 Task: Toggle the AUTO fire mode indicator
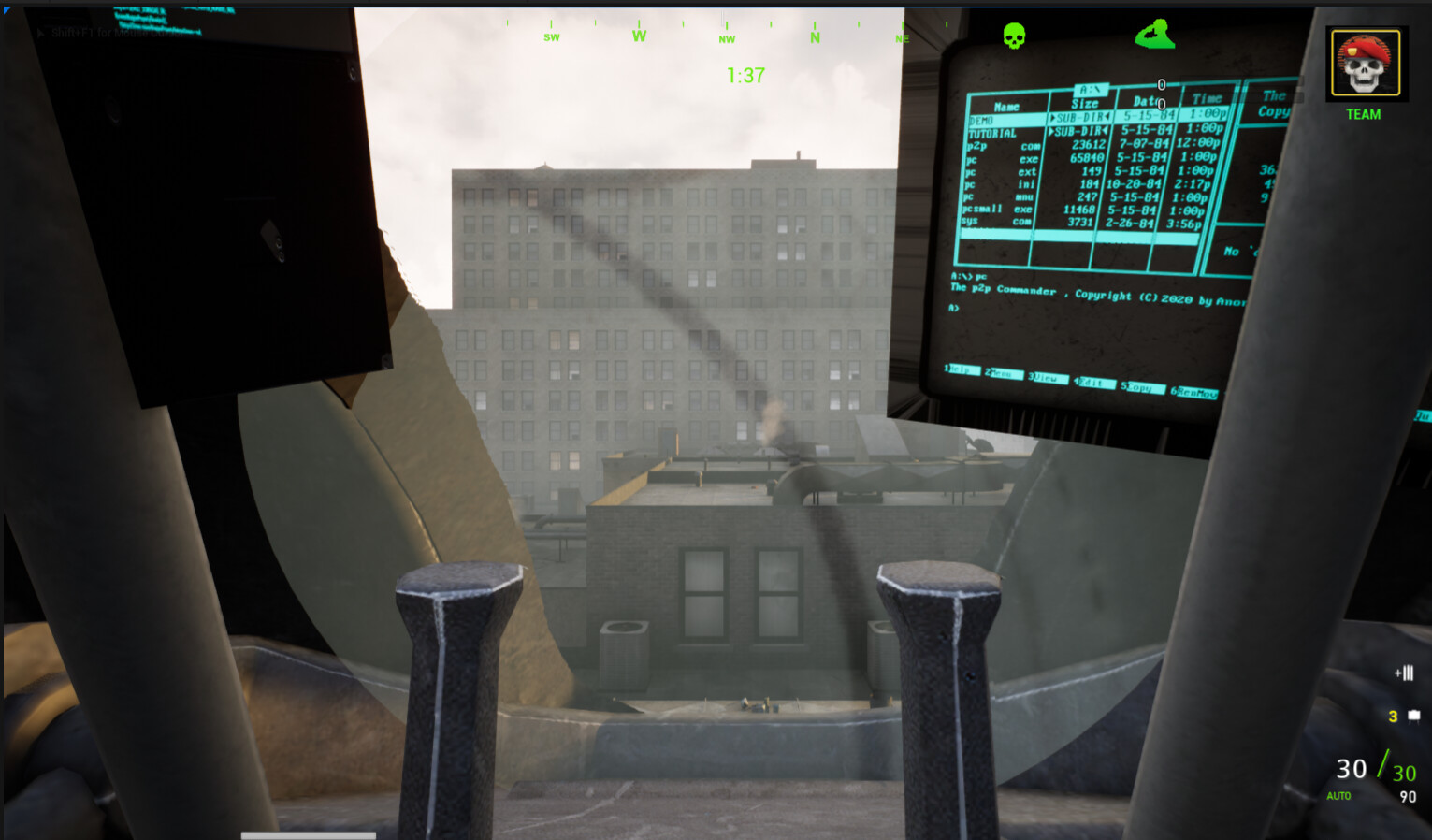coord(1338,795)
